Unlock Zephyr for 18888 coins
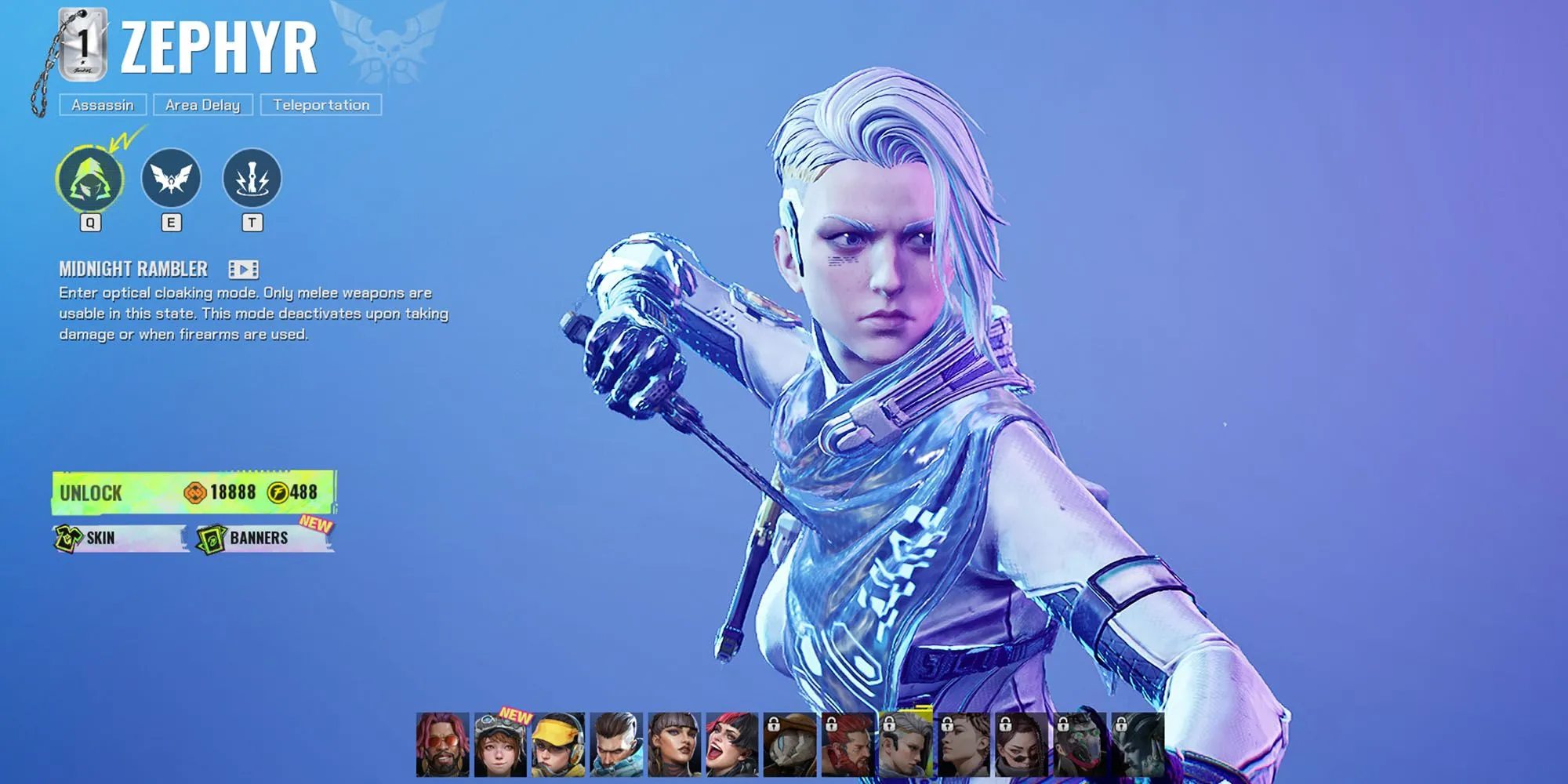This screenshot has width=1568, height=784. click(x=194, y=492)
